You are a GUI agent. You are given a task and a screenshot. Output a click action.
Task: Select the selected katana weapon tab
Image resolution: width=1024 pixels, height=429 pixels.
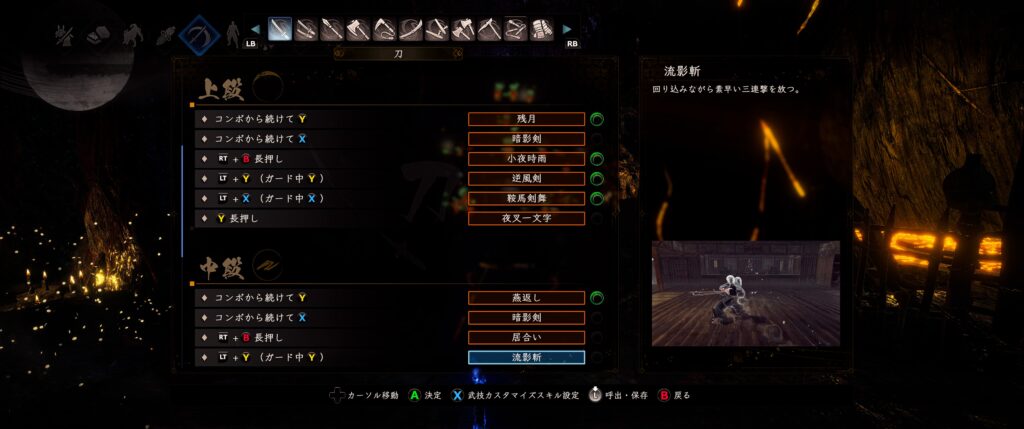click(280, 29)
